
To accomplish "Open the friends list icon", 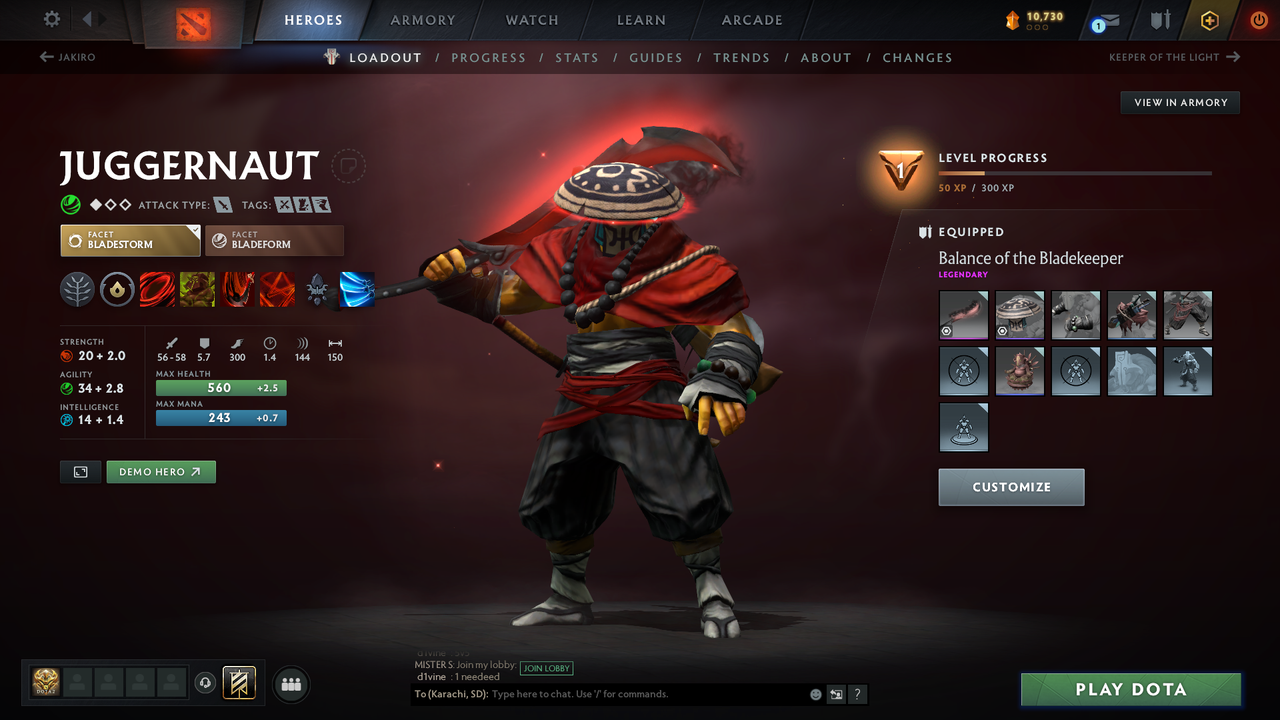I will (x=290, y=684).
